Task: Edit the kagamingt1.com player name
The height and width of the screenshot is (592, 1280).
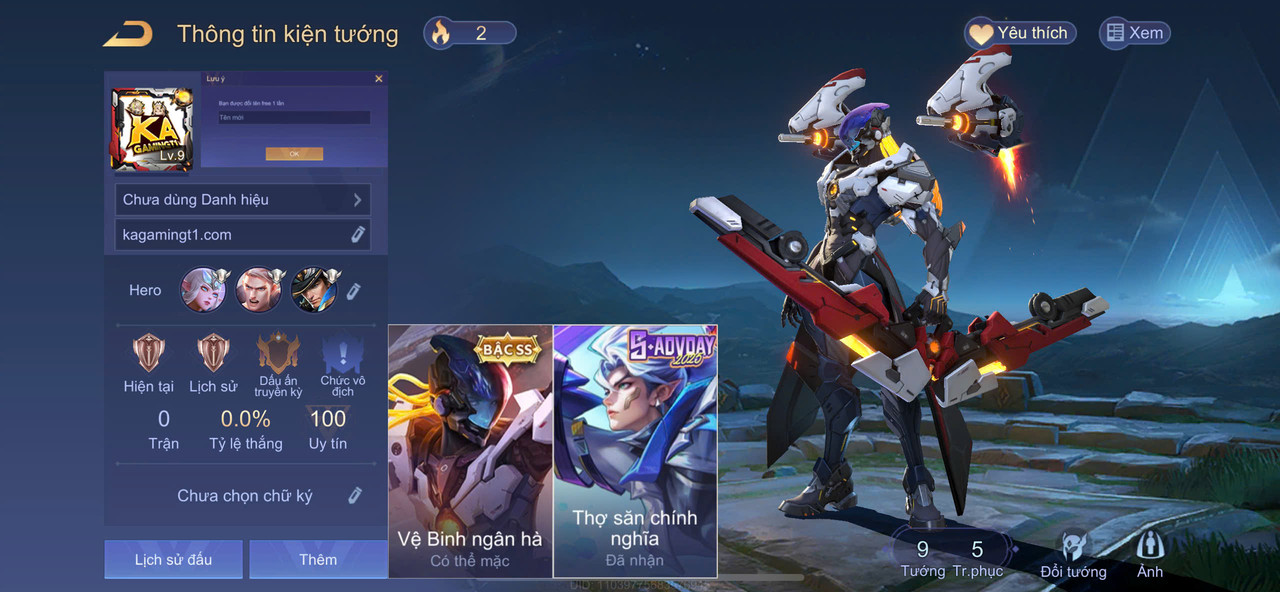Action: pyautogui.click(x=358, y=235)
